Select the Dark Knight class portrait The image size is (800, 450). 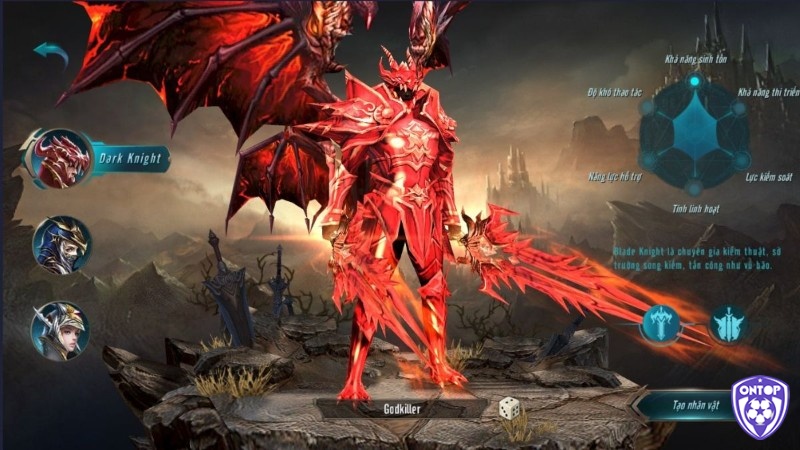pyautogui.click(x=62, y=160)
